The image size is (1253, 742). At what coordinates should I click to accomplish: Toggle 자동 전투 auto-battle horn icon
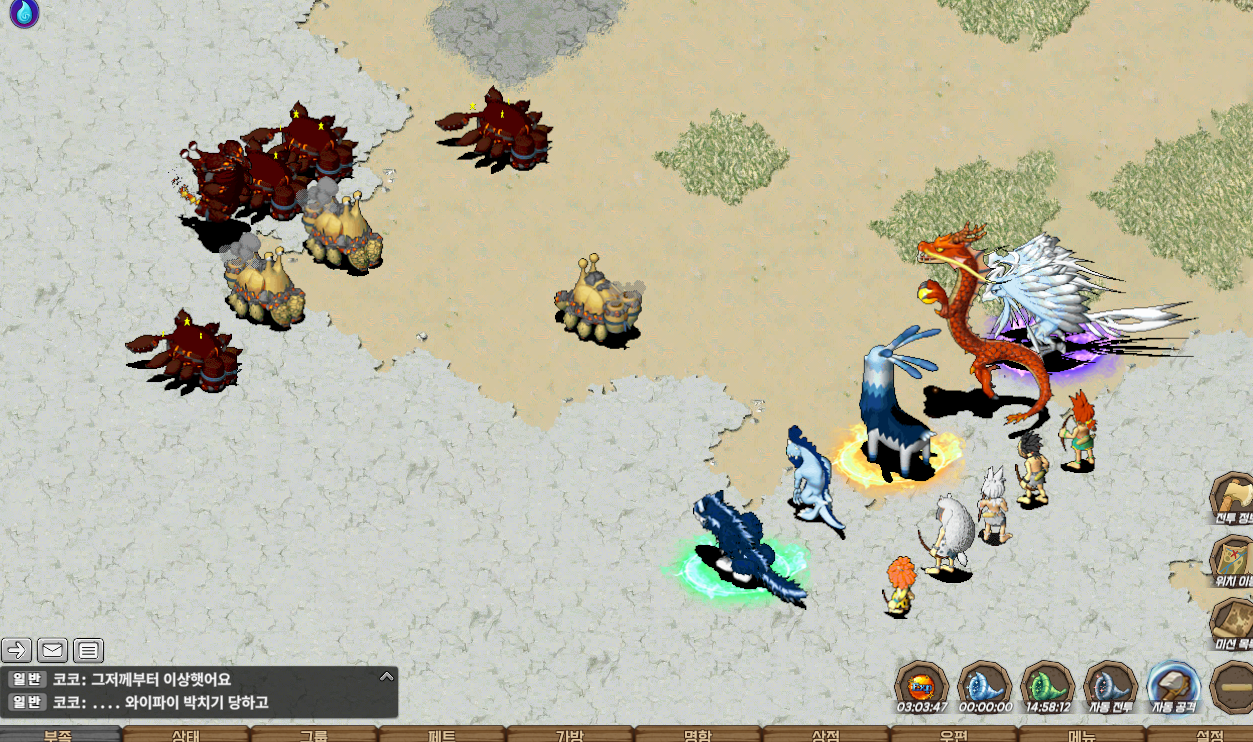(x=1110, y=687)
